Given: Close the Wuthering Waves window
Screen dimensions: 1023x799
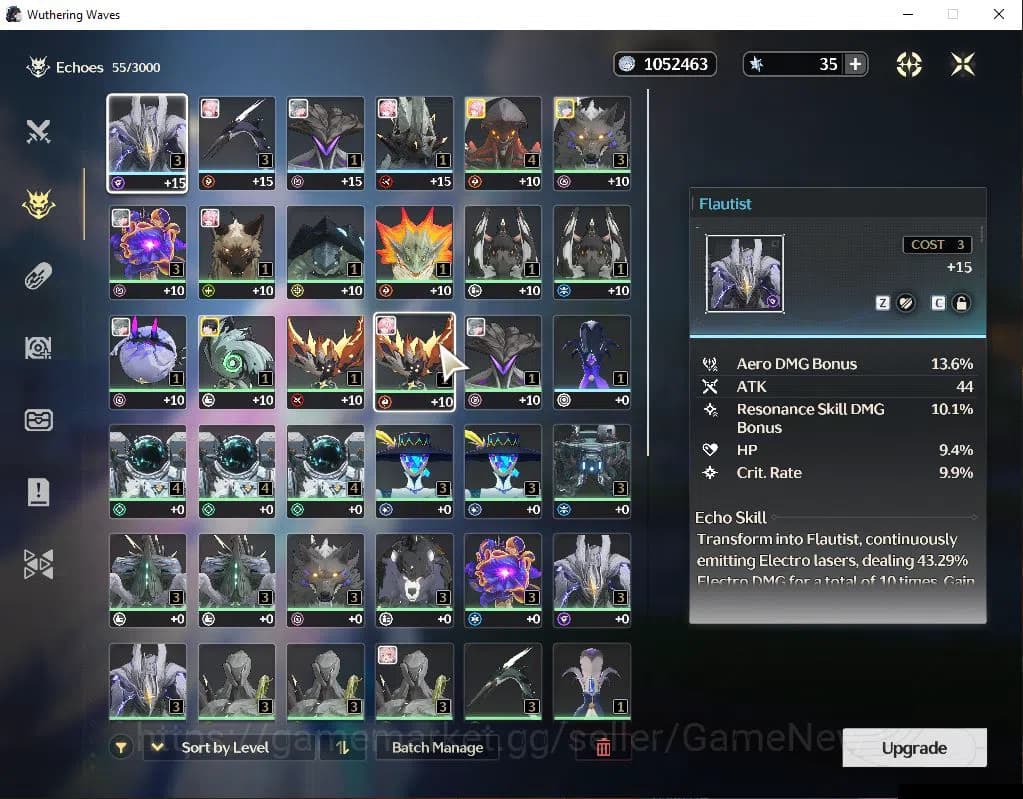Looking at the screenshot, I should [x=998, y=14].
